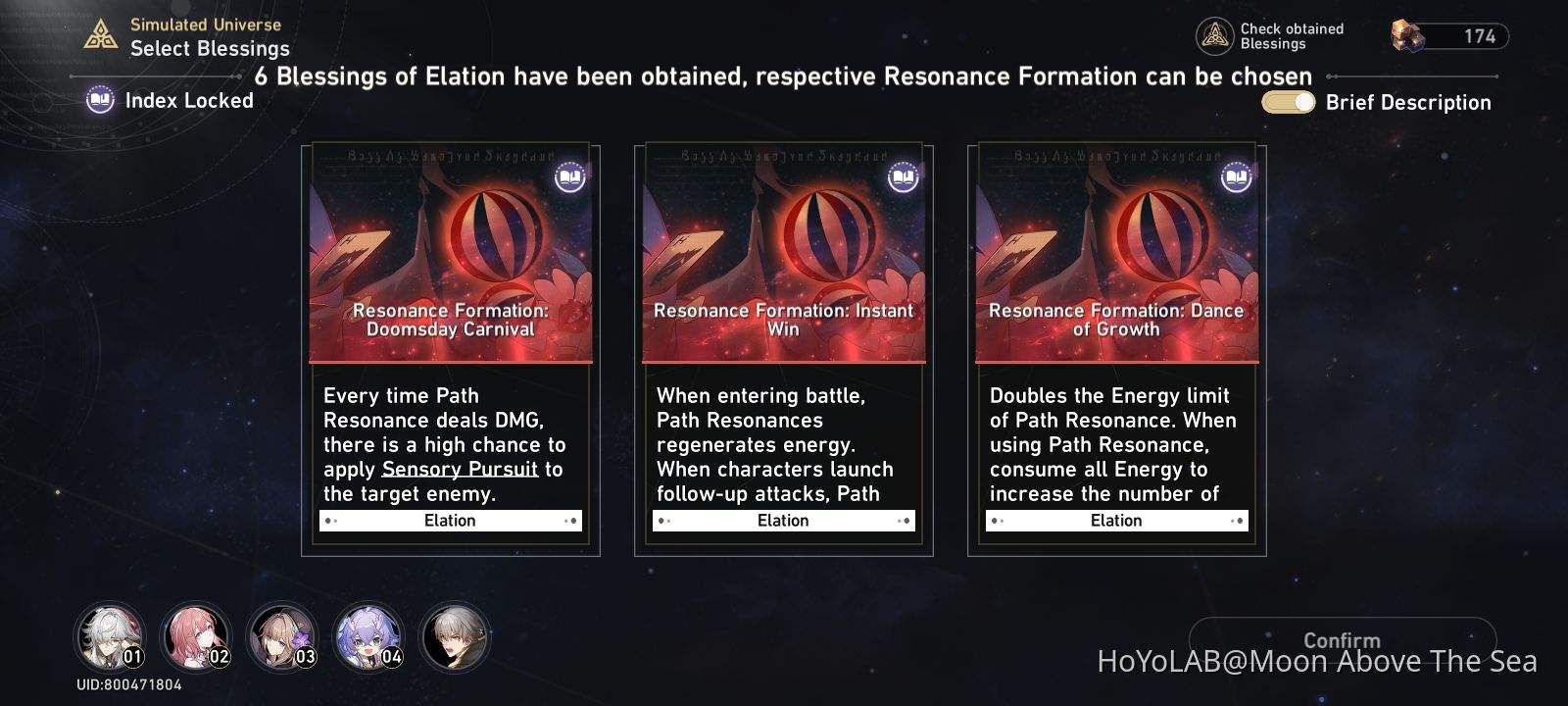Open the Index Locked book icon
Viewport: 1568px width, 706px height.
98,100
